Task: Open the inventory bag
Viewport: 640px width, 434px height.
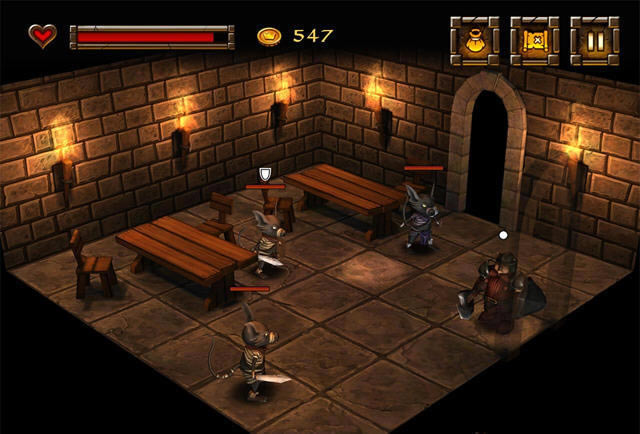Action: [x=474, y=41]
